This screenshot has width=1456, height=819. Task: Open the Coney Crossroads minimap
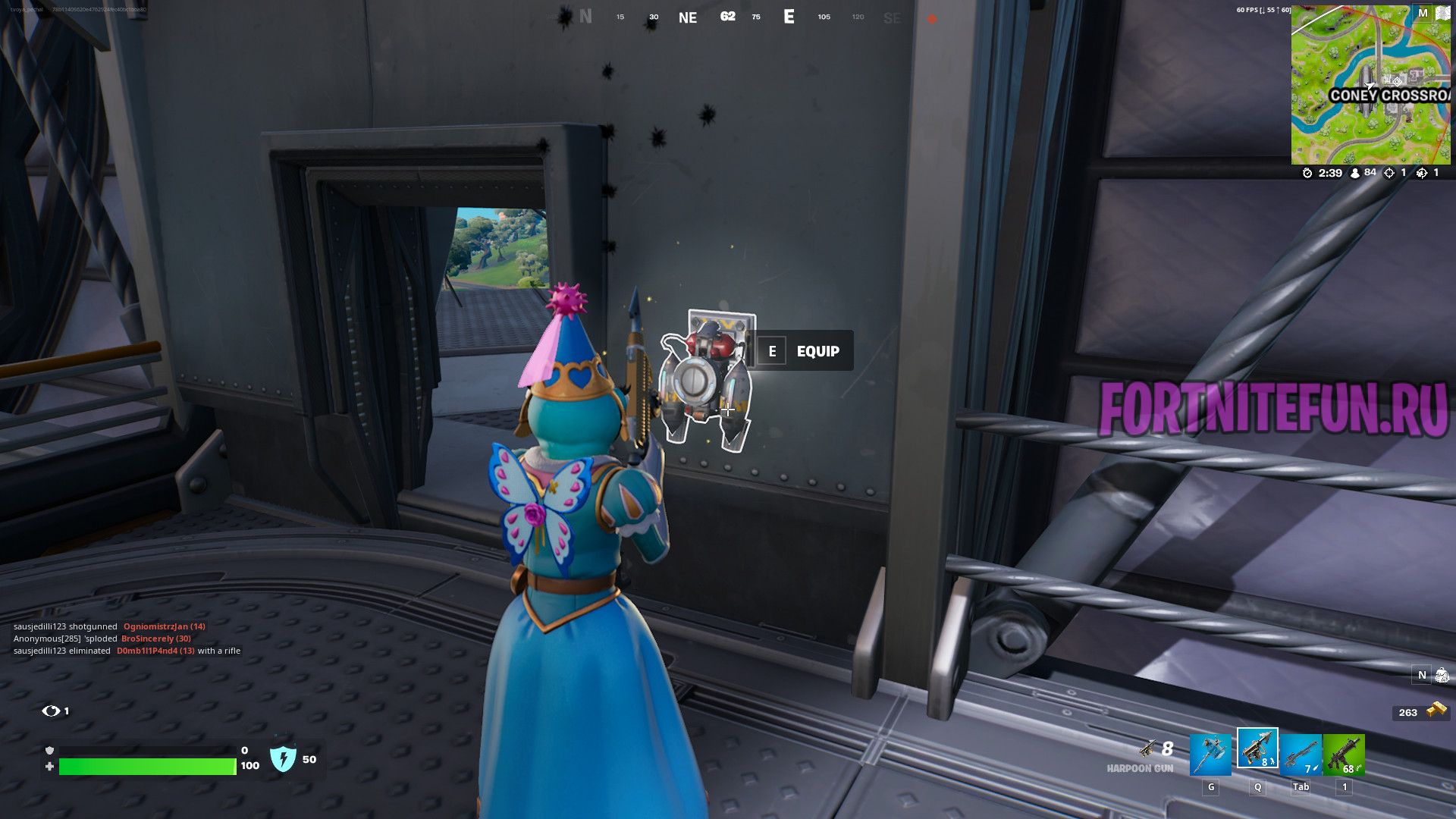[1370, 85]
